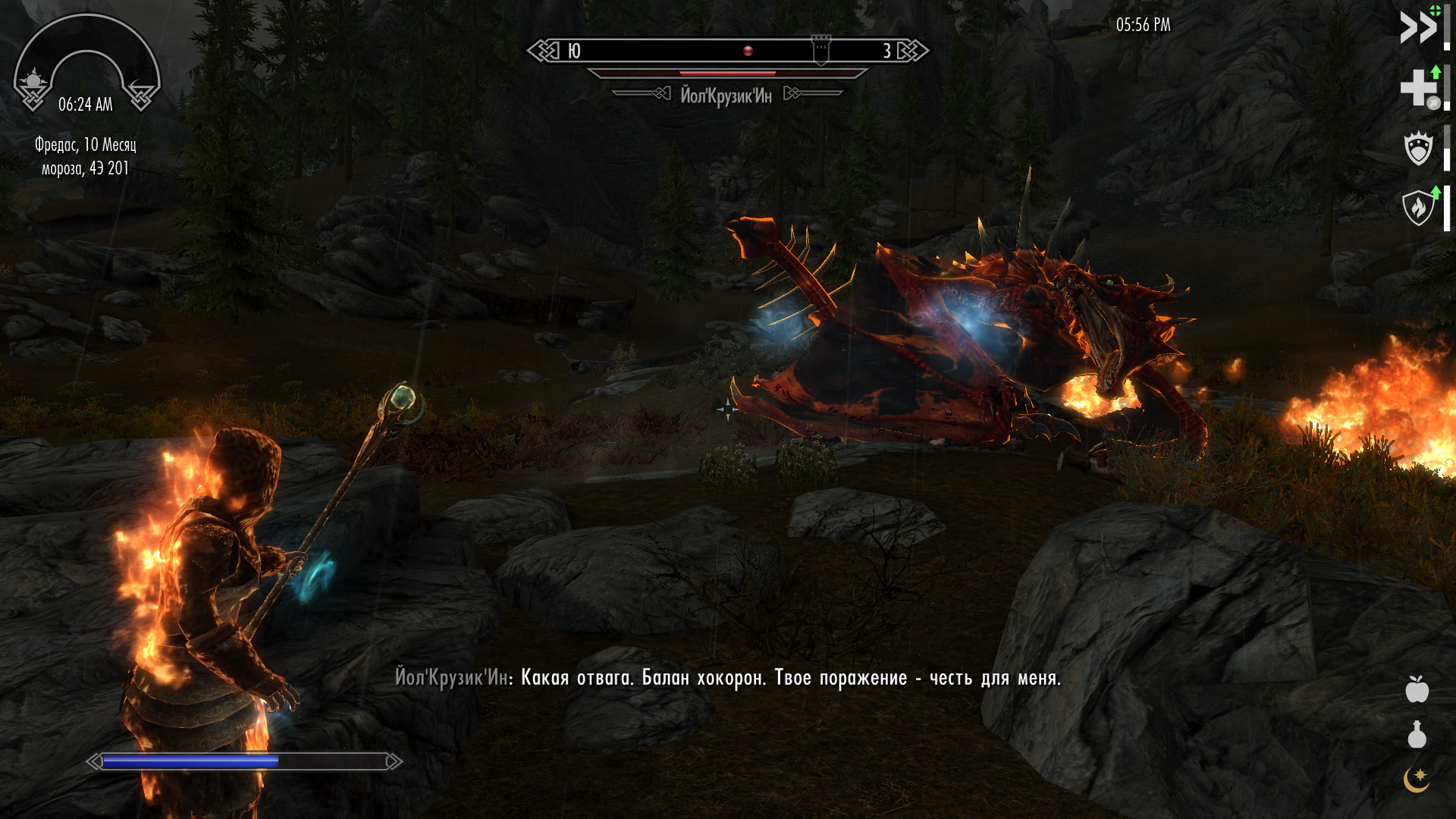Click the apple hunger status icon

(x=1417, y=689)
